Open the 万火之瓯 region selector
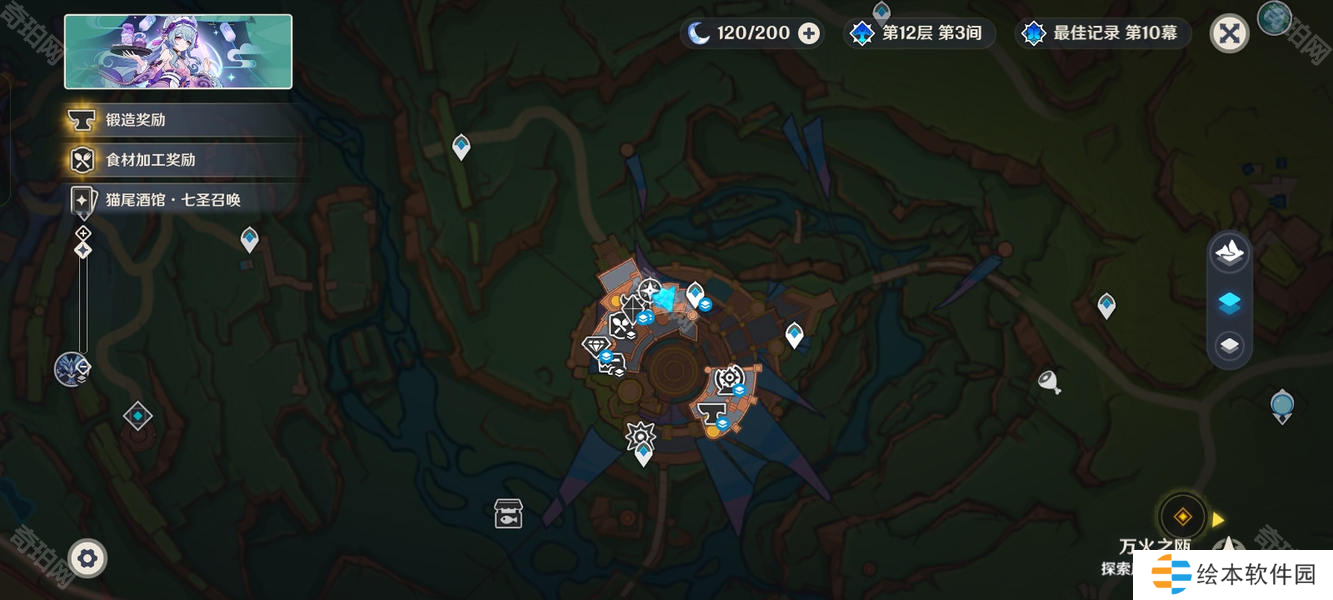This screenshot has height=600, width=1333. click(1182, 517)
